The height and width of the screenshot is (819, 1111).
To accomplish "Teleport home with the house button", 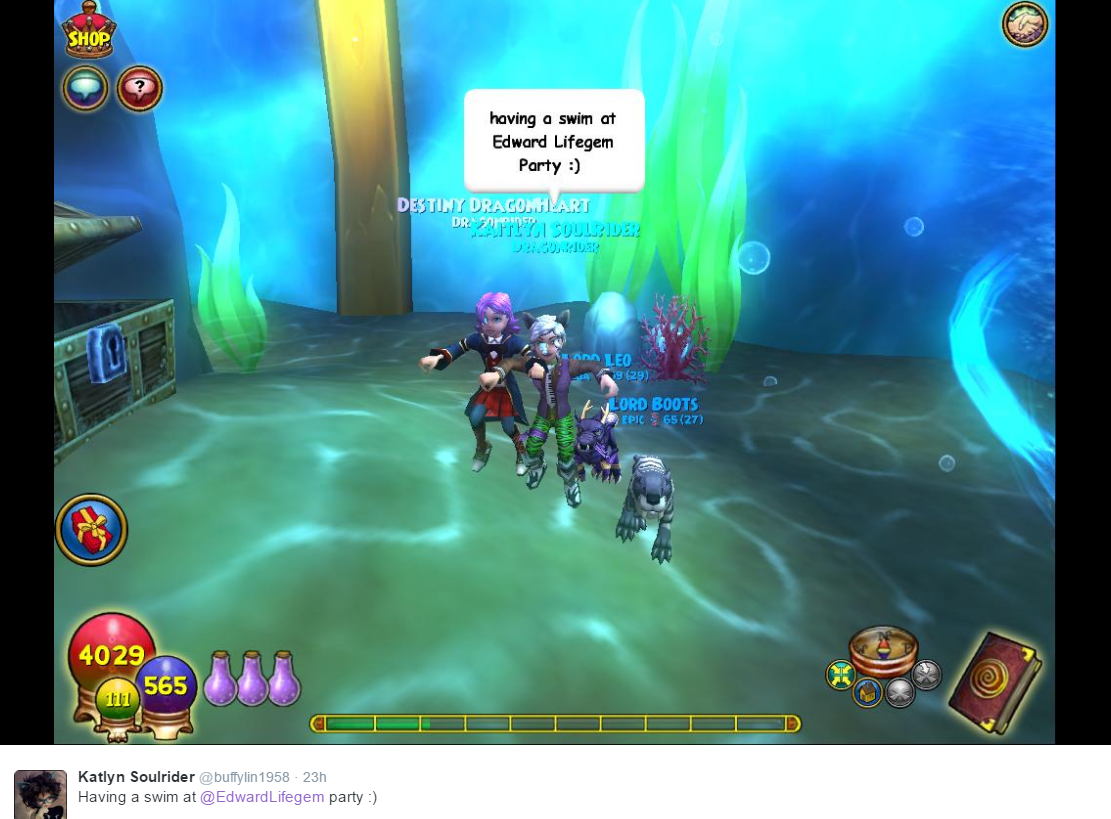I will coord(867,692).
